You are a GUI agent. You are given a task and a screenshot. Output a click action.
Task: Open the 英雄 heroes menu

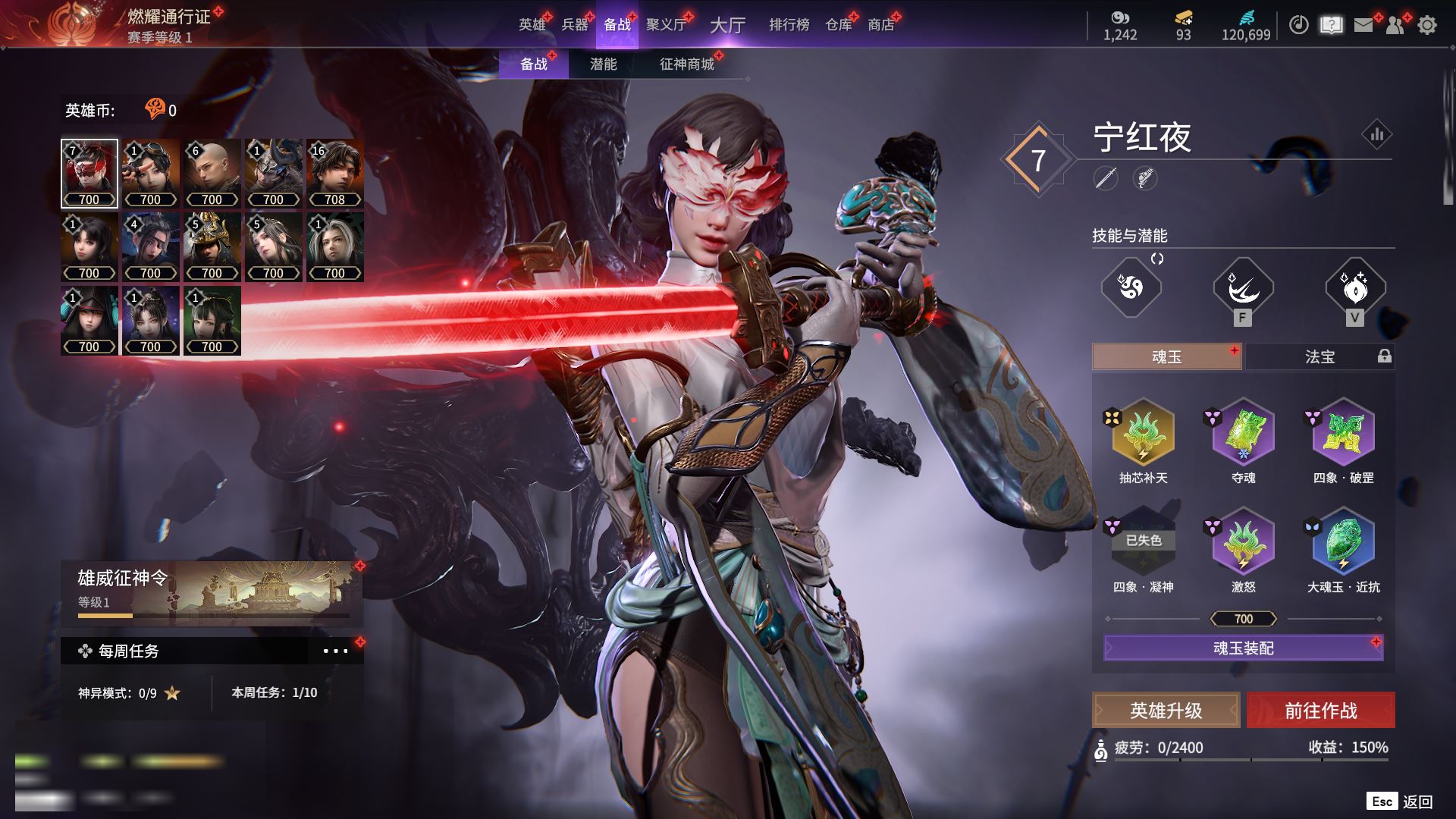[x=532, y=25]
